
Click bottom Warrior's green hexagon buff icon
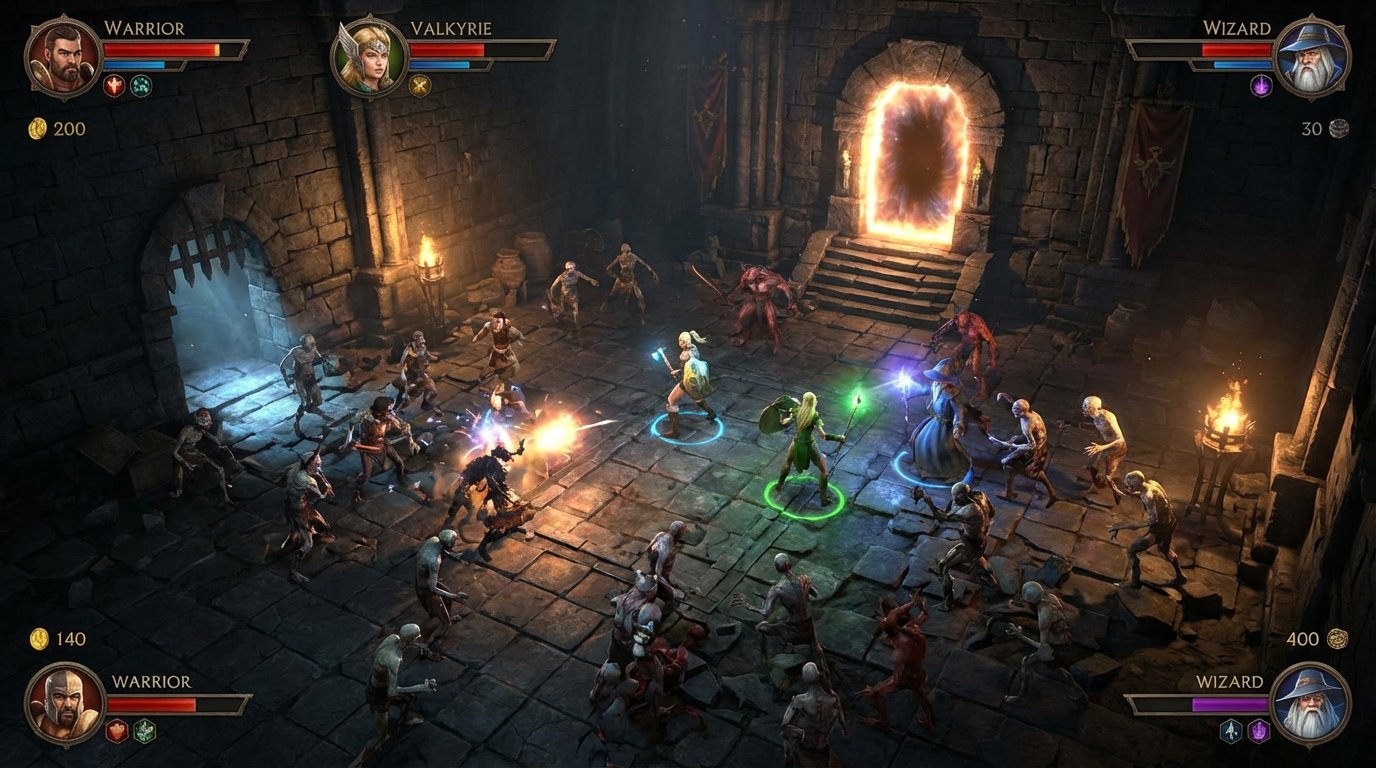[145, 731]
